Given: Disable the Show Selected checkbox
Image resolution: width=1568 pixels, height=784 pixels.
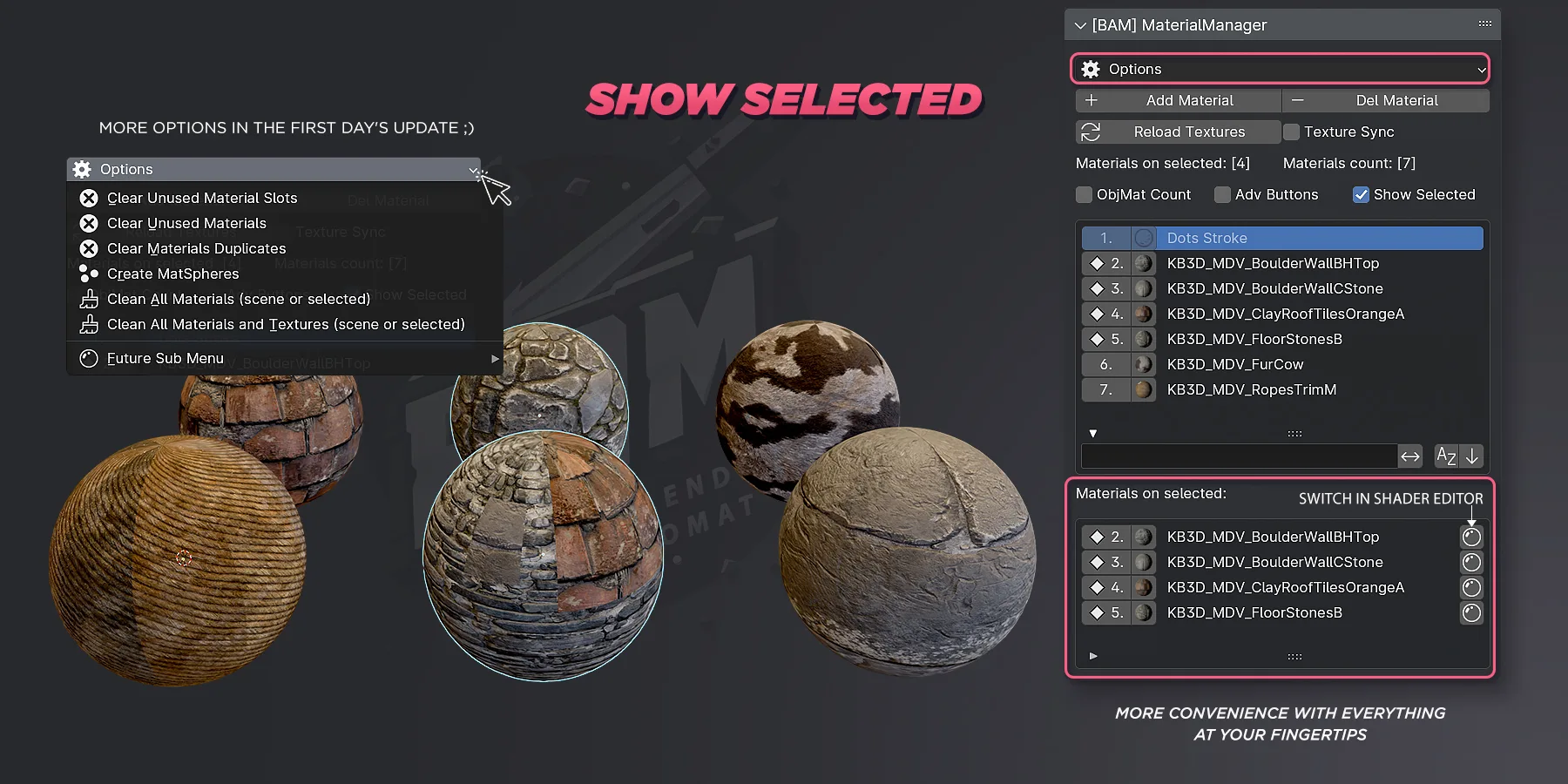Looking at the screenshot, I should coord(1361,194).
